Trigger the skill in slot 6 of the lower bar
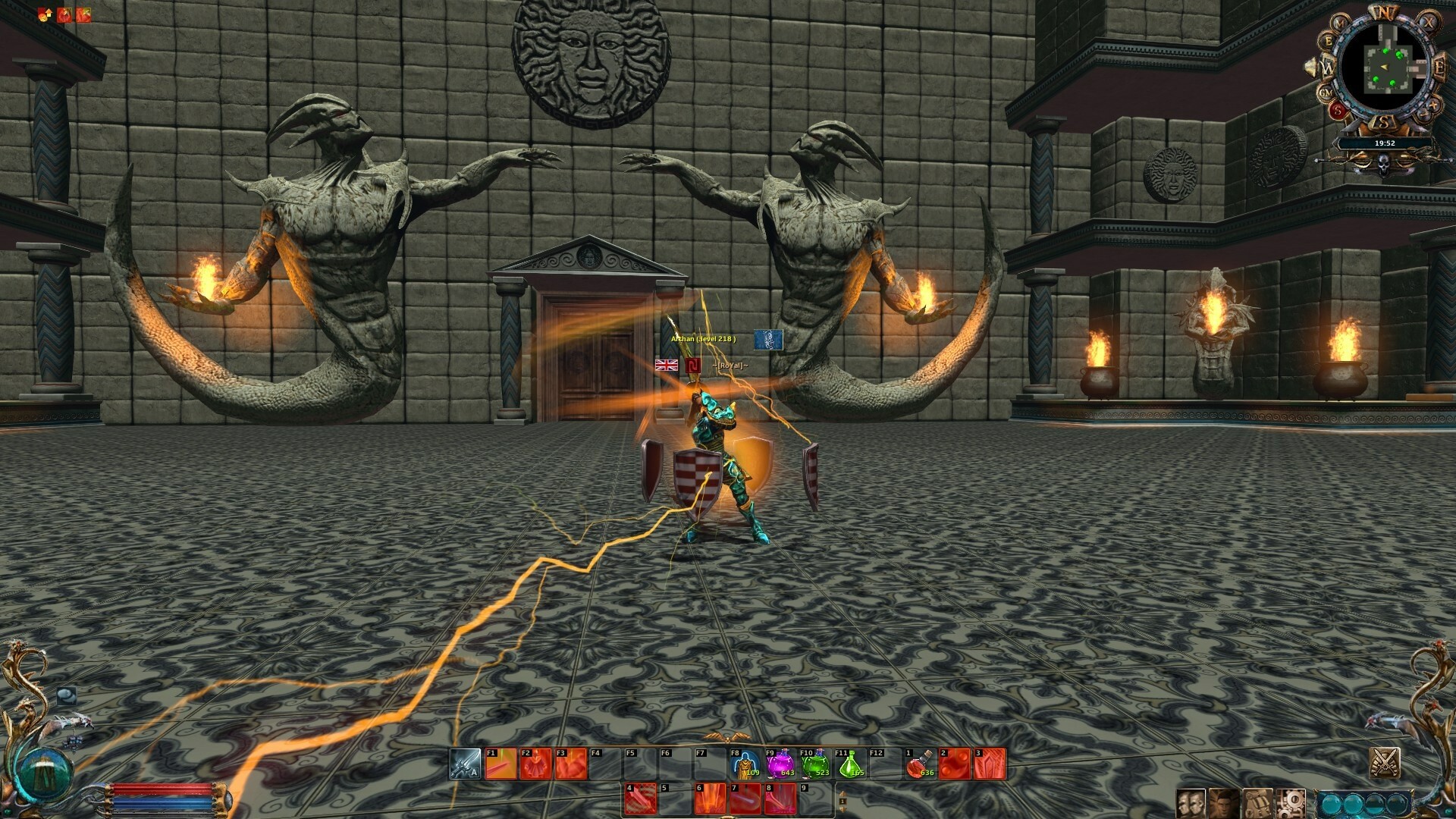Screen dimensions: 1456x819 pos(711,798)
